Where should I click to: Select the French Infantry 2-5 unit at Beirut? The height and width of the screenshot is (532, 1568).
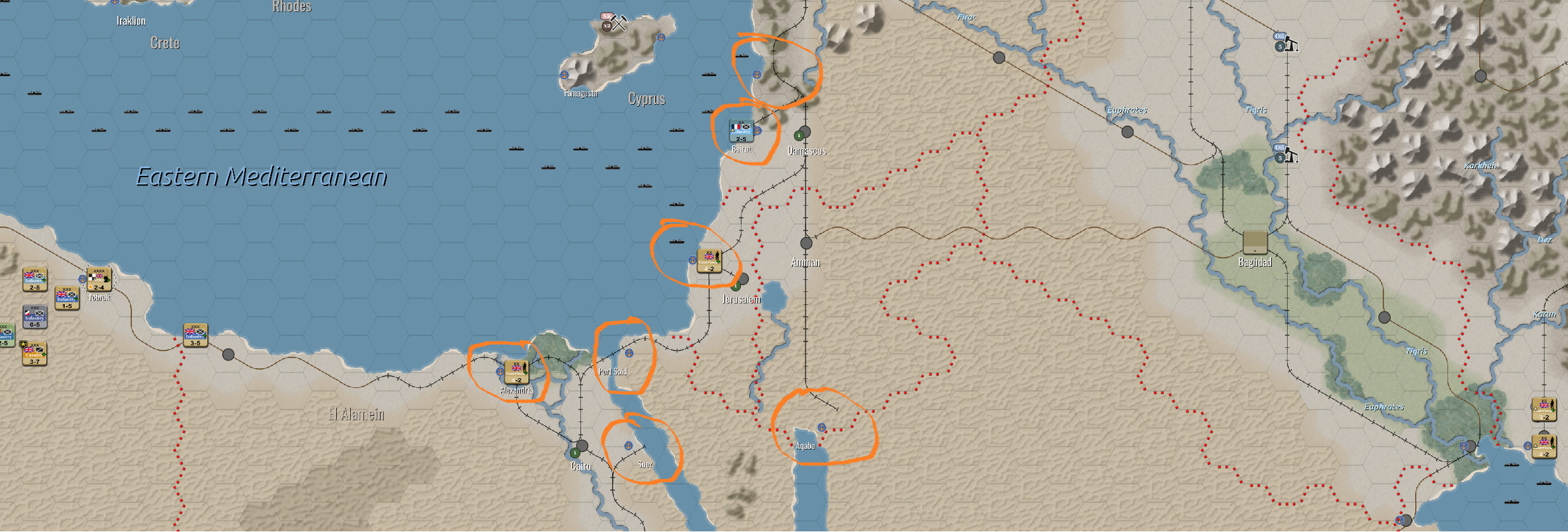pyautogui.click(x=741, y=131)
